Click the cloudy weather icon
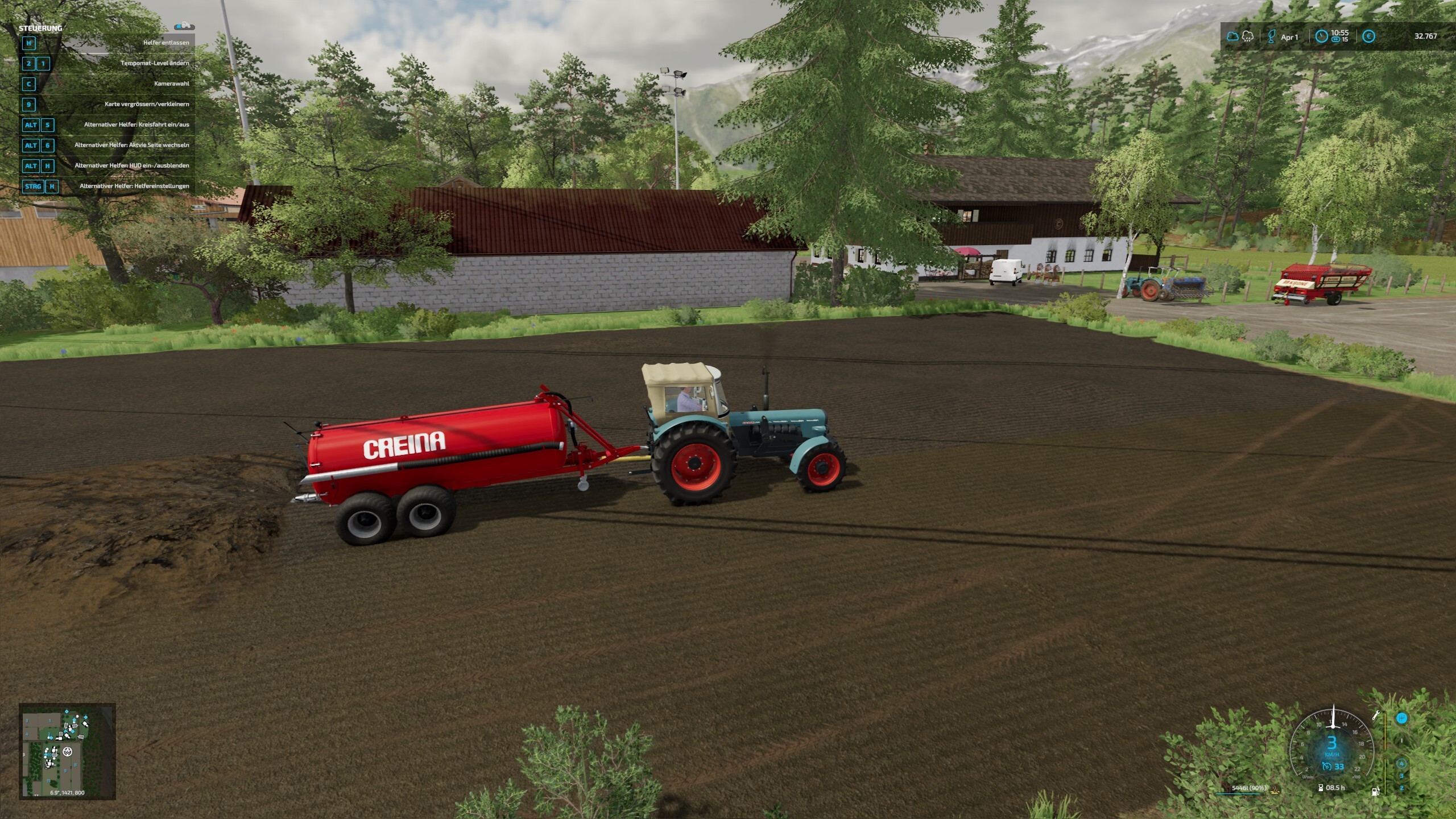Screen dimensions: 1456x819 click(x=1232, y=36)
